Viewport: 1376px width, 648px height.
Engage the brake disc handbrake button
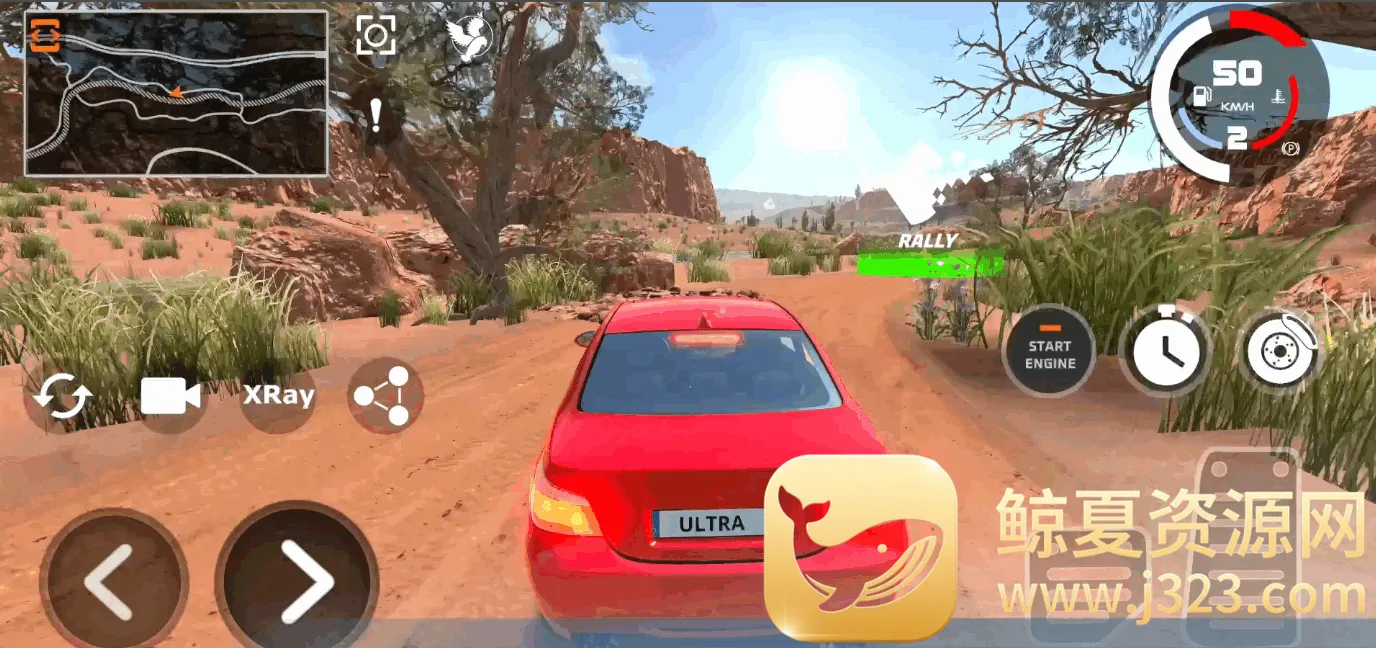[1282, 350]
